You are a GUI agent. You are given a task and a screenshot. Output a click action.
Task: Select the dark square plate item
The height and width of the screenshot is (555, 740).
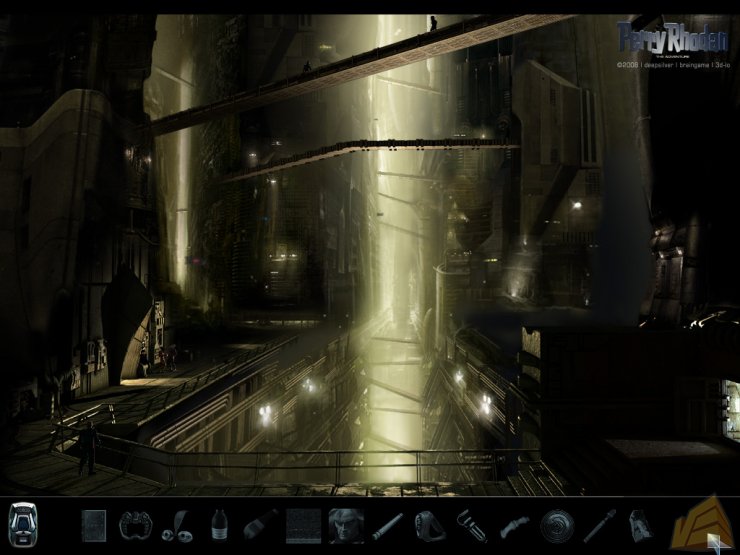coord(93,524)
